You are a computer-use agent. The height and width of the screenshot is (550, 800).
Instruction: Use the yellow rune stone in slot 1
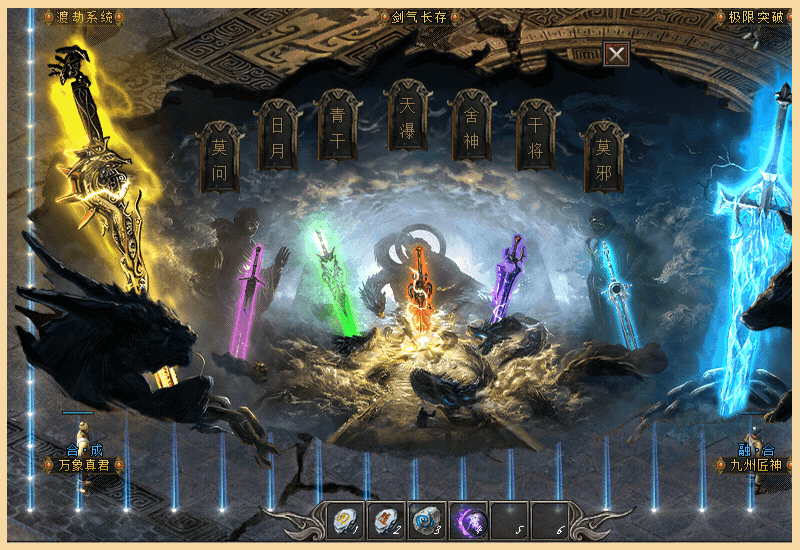point(346,518)
